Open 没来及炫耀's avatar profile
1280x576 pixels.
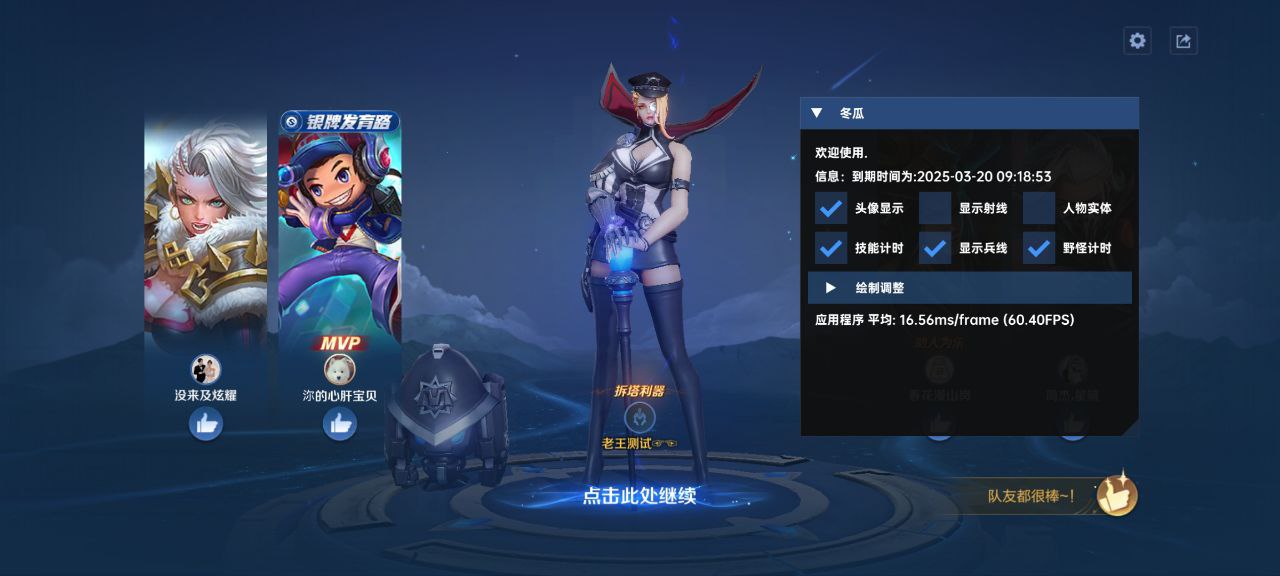(x=206, y=370)
